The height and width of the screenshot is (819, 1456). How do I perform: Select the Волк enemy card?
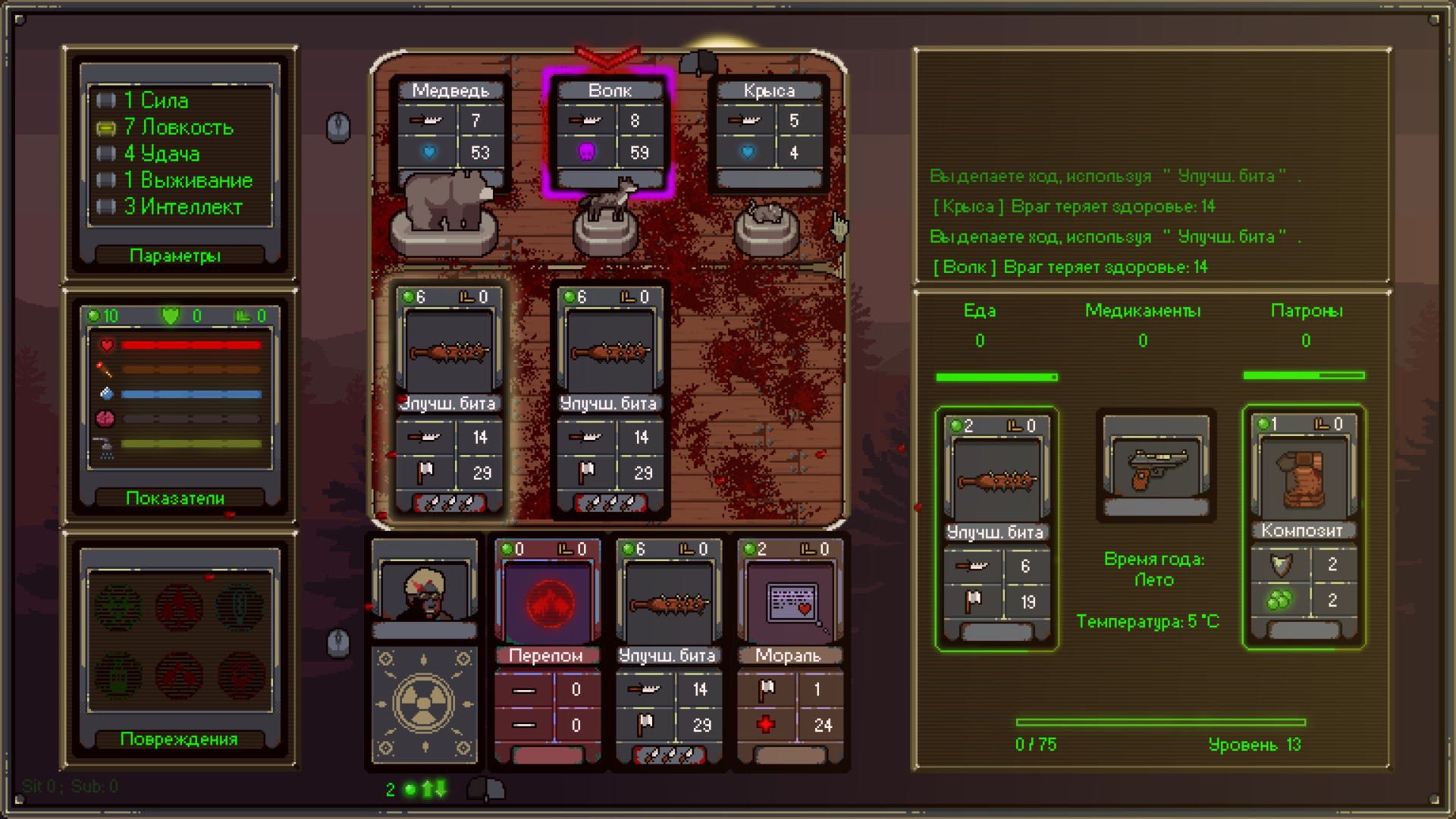click(x=609, y=133)
